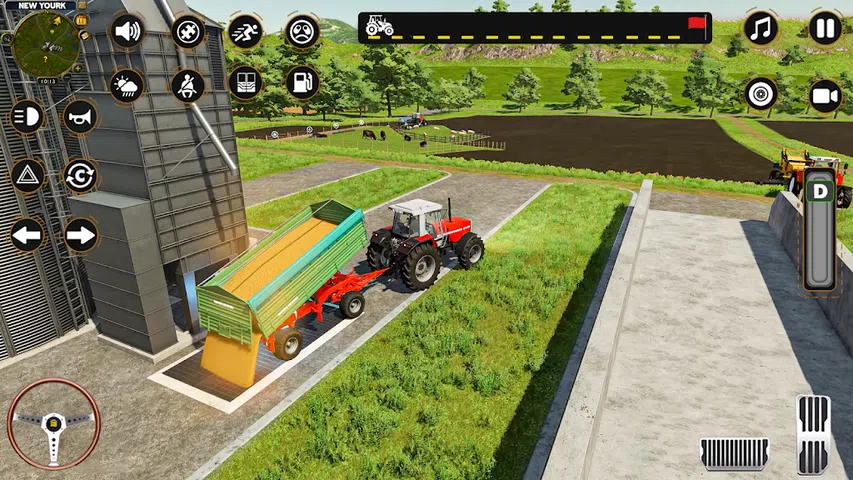Turn on the hazard triangle lights
The height and width of the screenshot is (480, 853).
pos(27,176)
